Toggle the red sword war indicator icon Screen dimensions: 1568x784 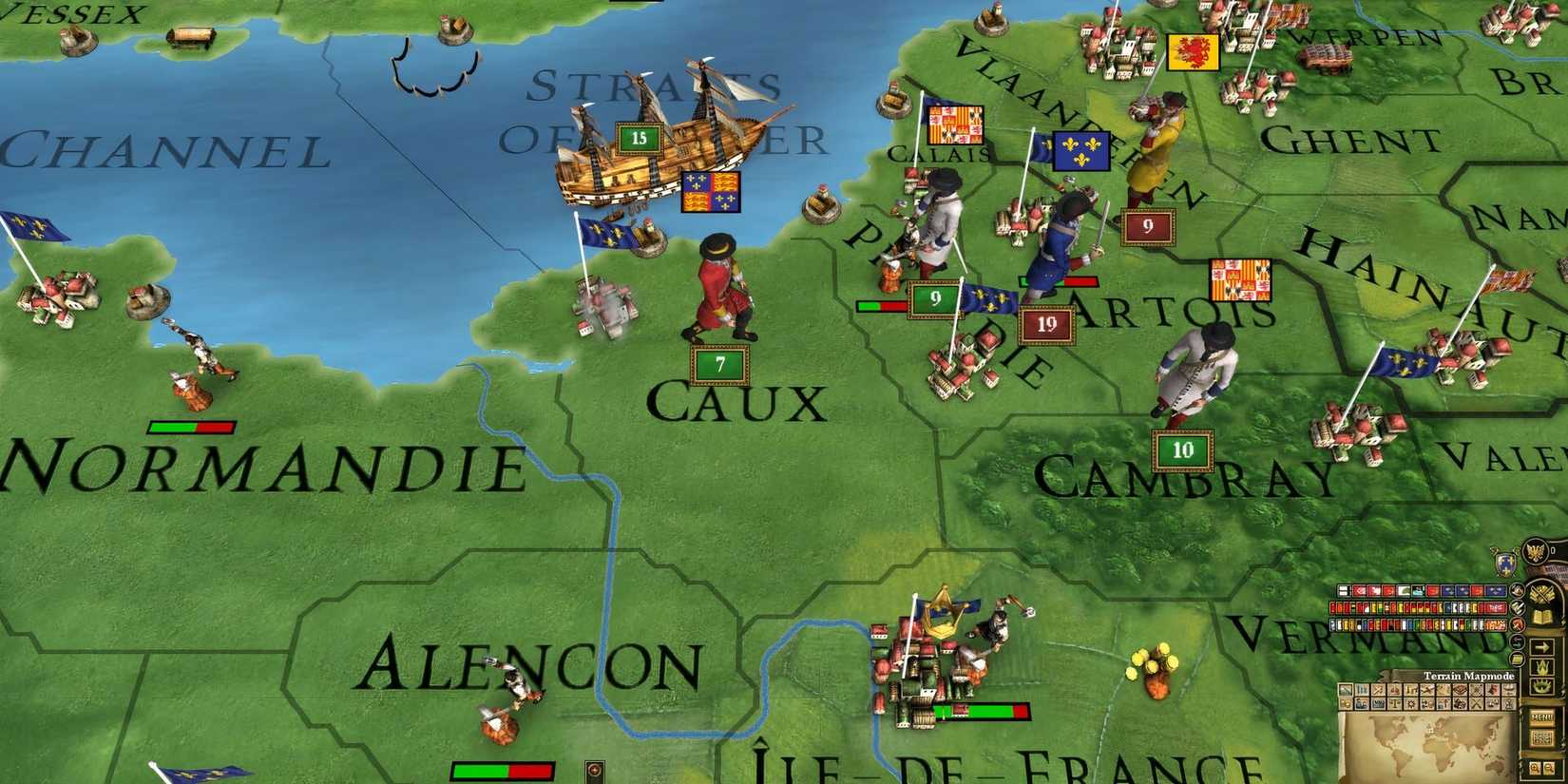[x=1516, y=625]
